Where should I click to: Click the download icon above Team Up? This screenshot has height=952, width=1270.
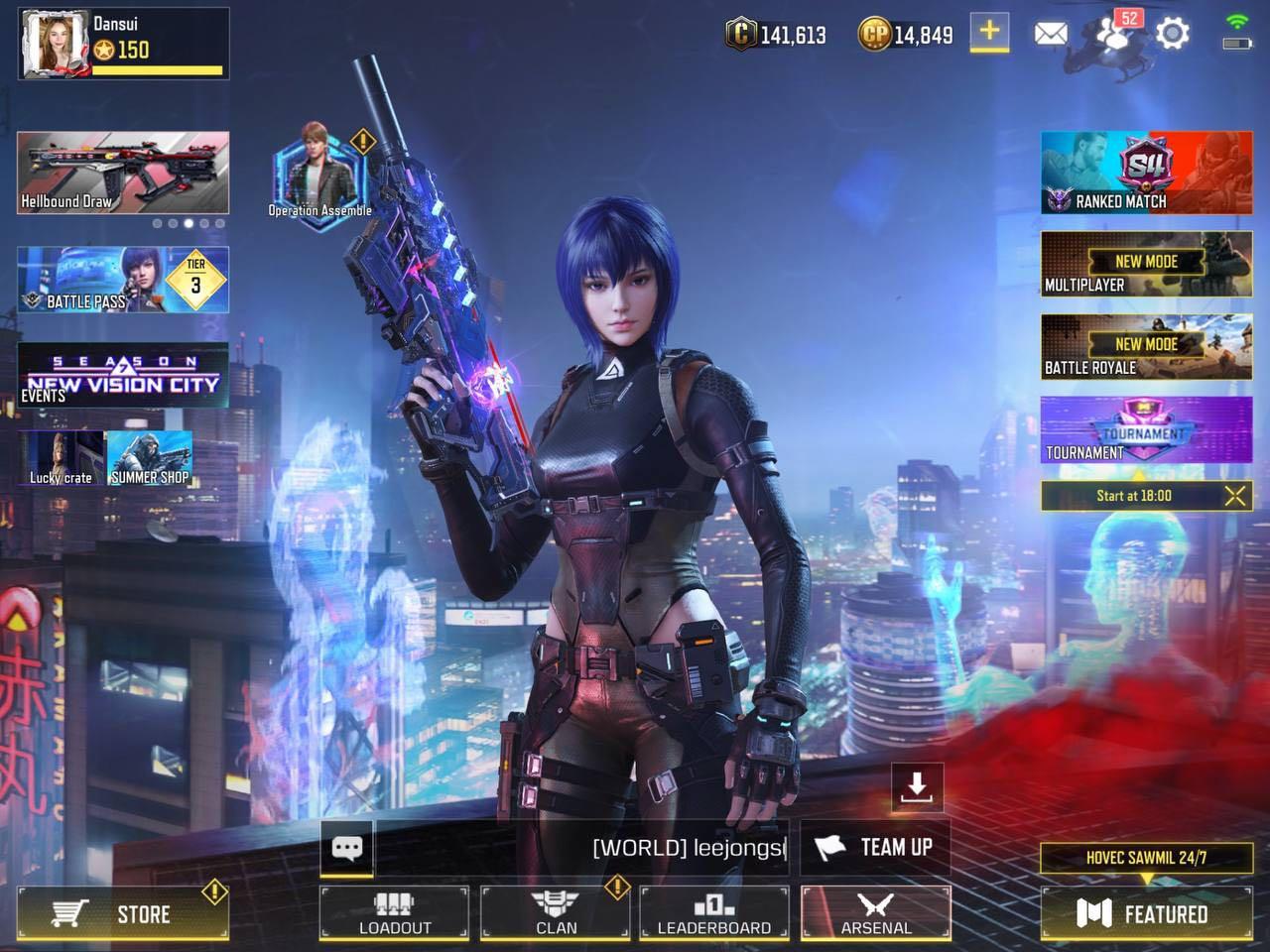[915, 785]
